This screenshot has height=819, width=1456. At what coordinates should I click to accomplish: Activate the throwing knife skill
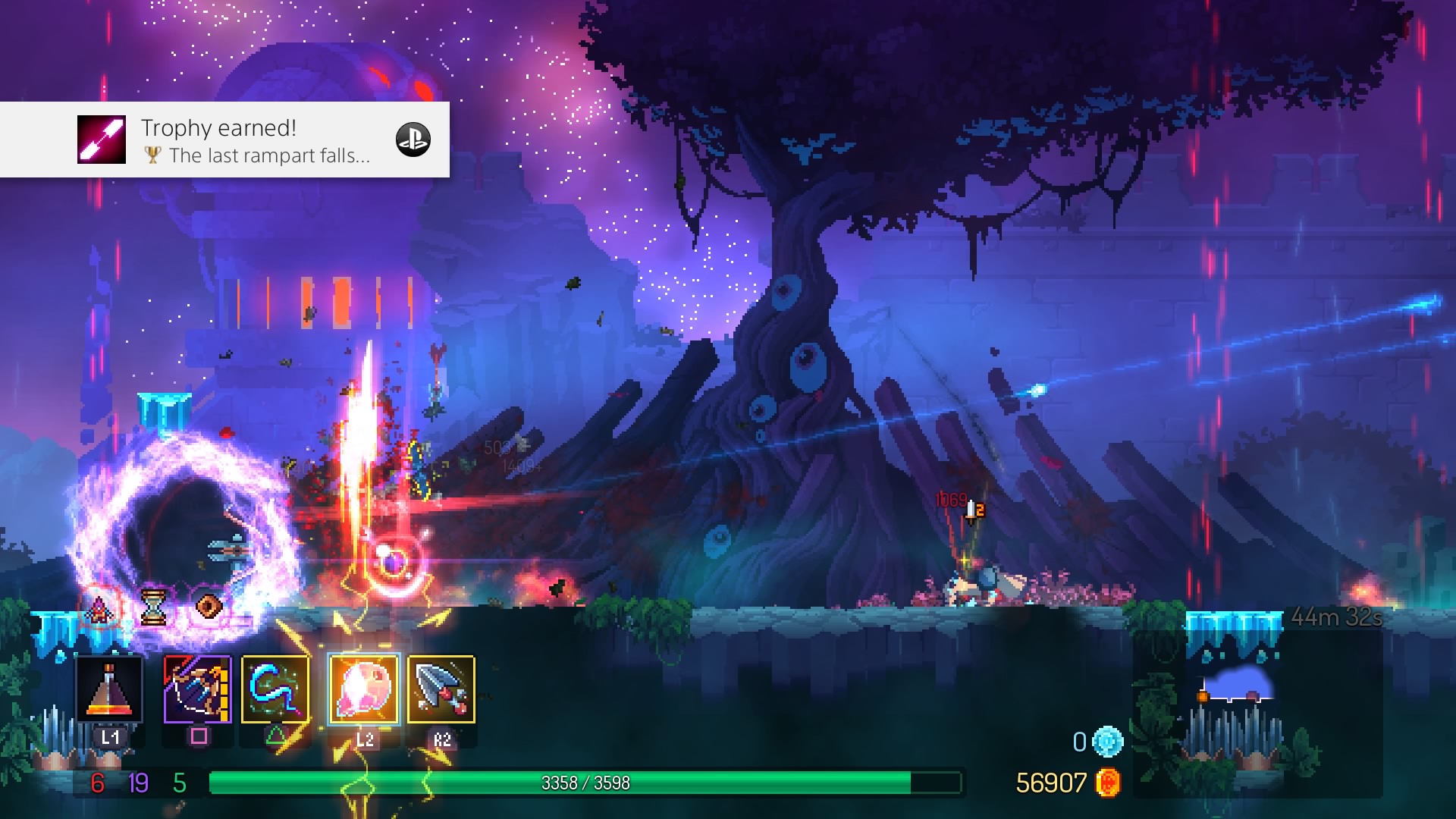click(441, 689)
